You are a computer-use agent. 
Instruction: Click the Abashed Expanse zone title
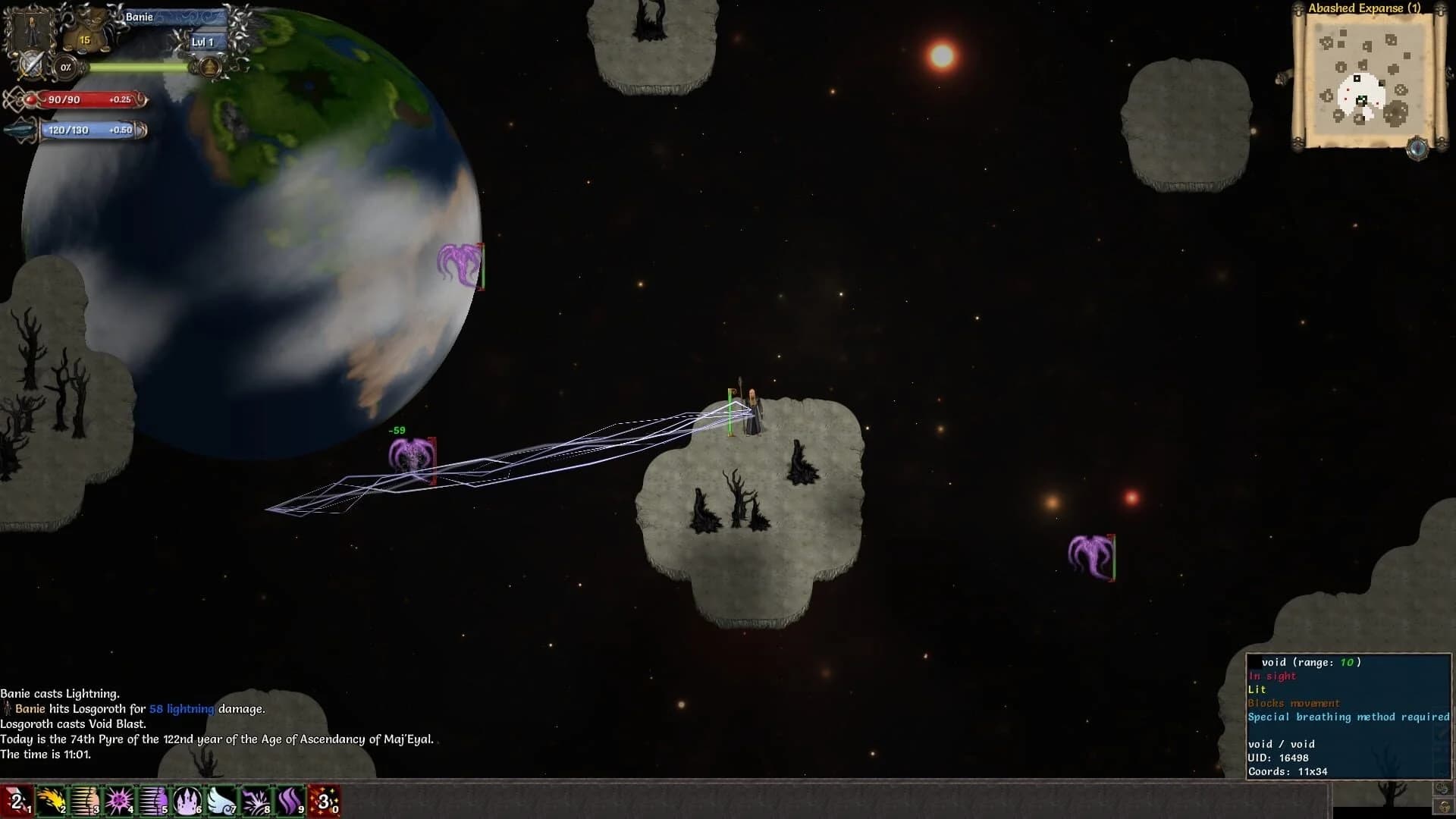point(1365,8)
